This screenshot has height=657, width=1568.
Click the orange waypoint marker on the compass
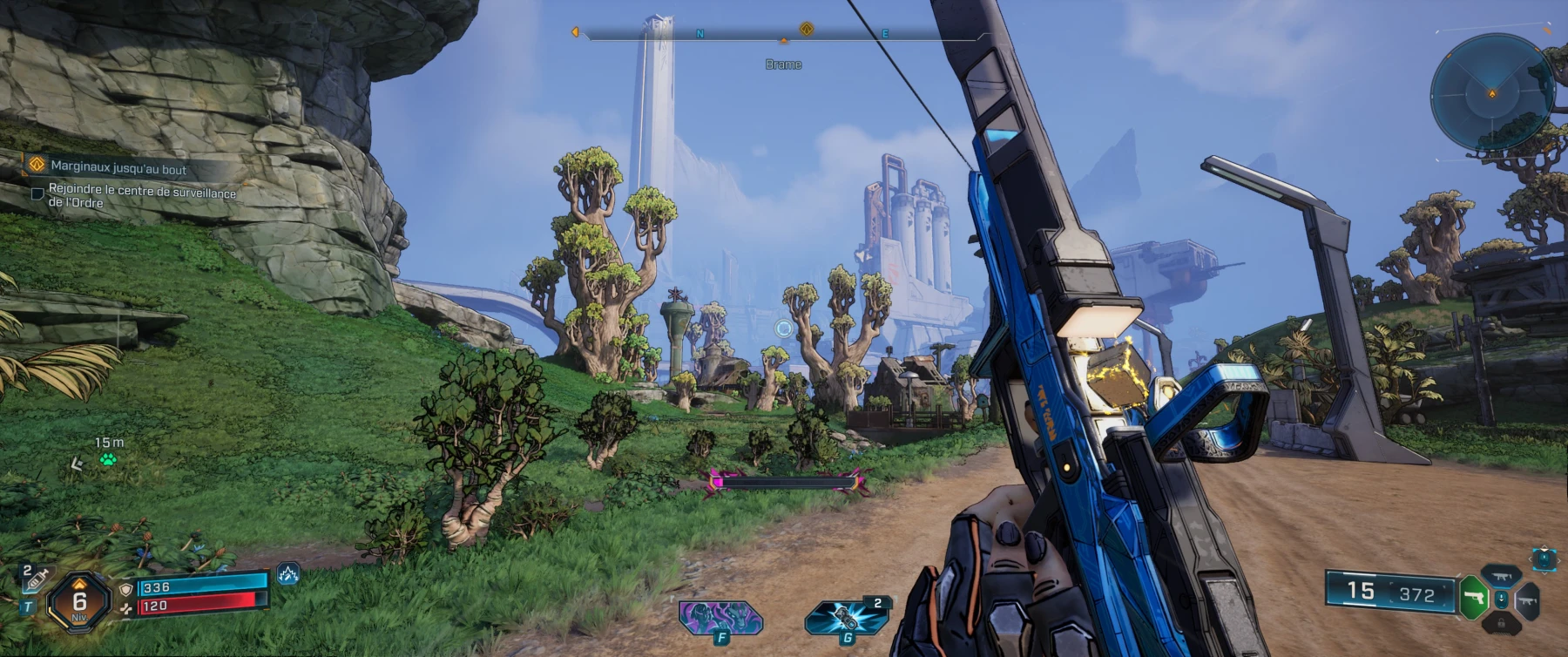point(806,27)
